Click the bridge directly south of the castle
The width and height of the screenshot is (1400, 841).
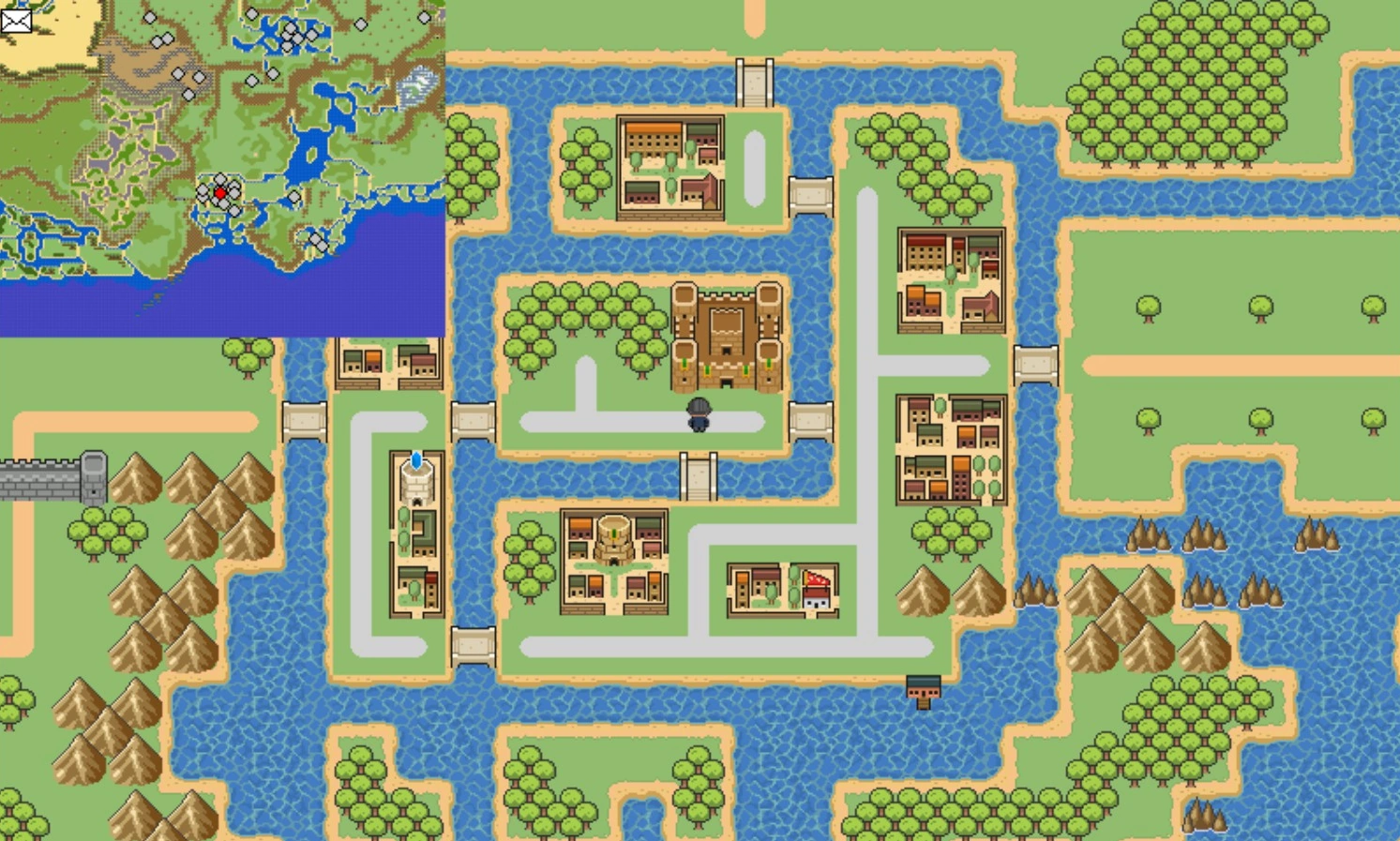[x=698, y=476]
